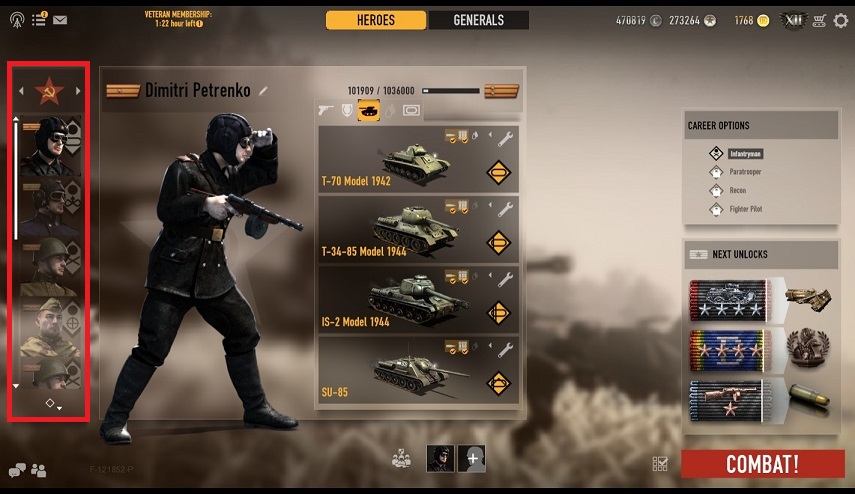Image resolution: width=855 pixels, height=494 pixels.
Task: Edit Dimitri Petrenko's name with the pencil
Action: coord(264,91)
